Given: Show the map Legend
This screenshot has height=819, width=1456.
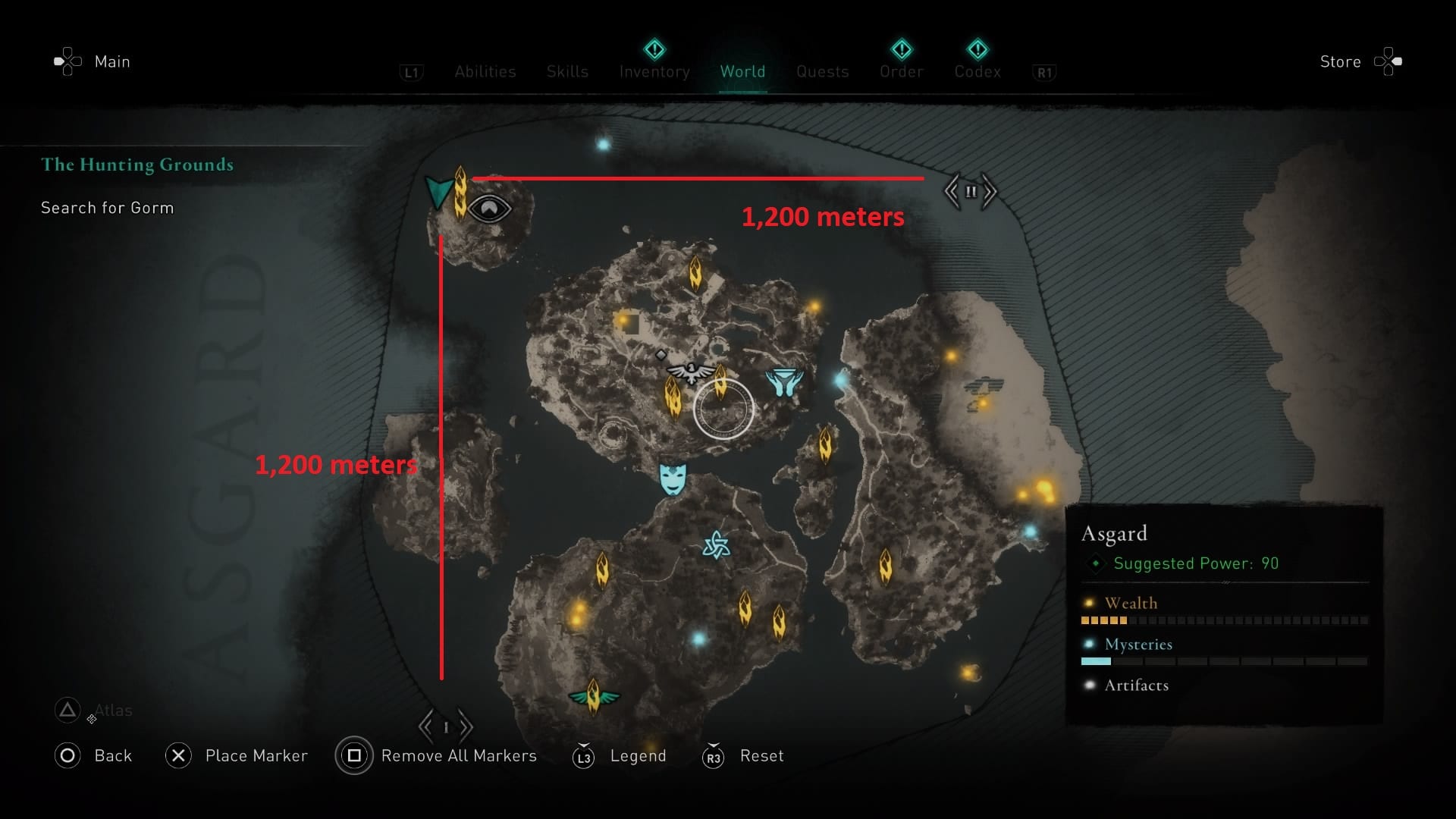Looking at the screenshot, I should (x=637, y=756).
